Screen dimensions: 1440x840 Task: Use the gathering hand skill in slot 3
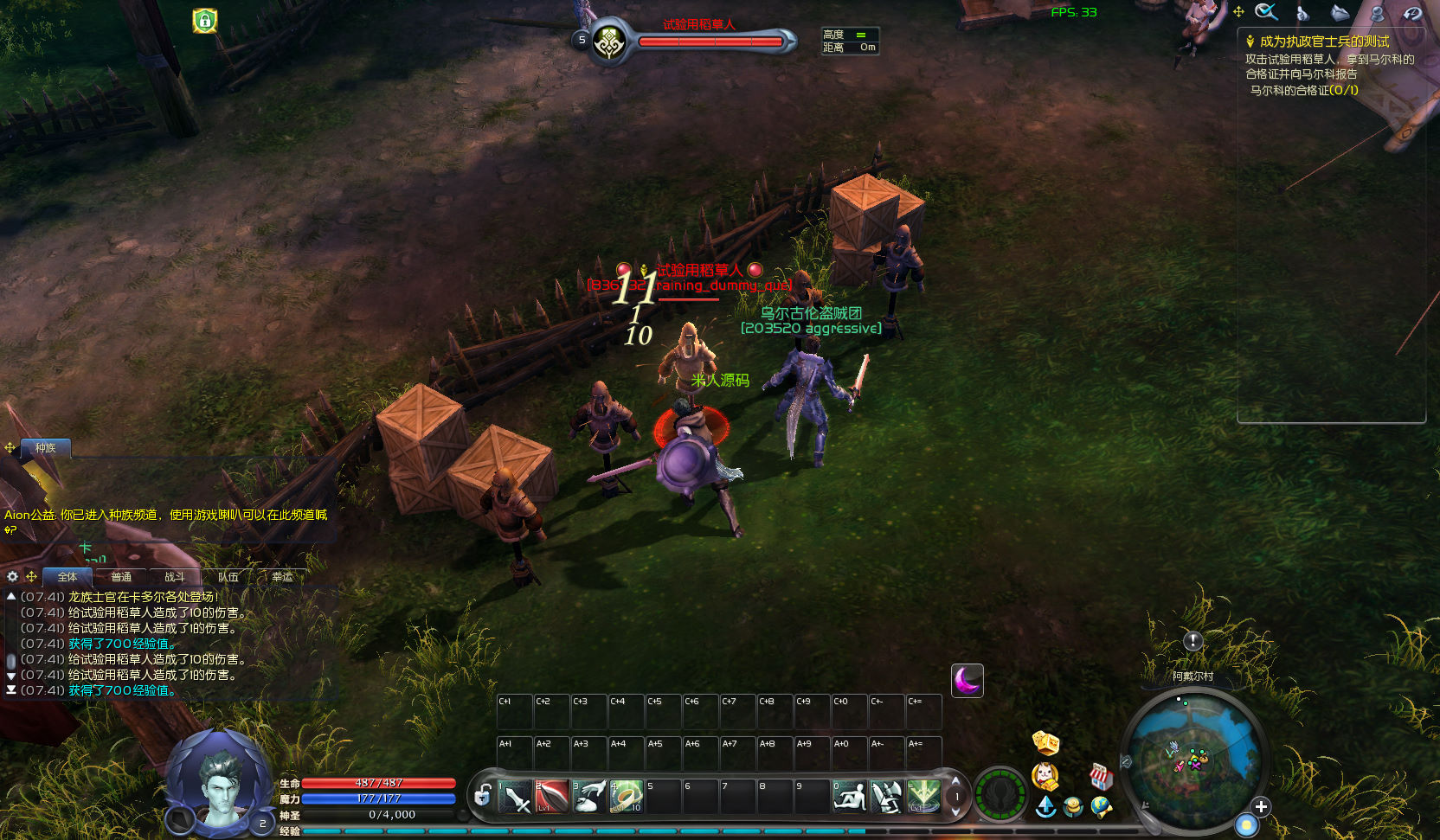pyautogui.click(x=589, y=797)
